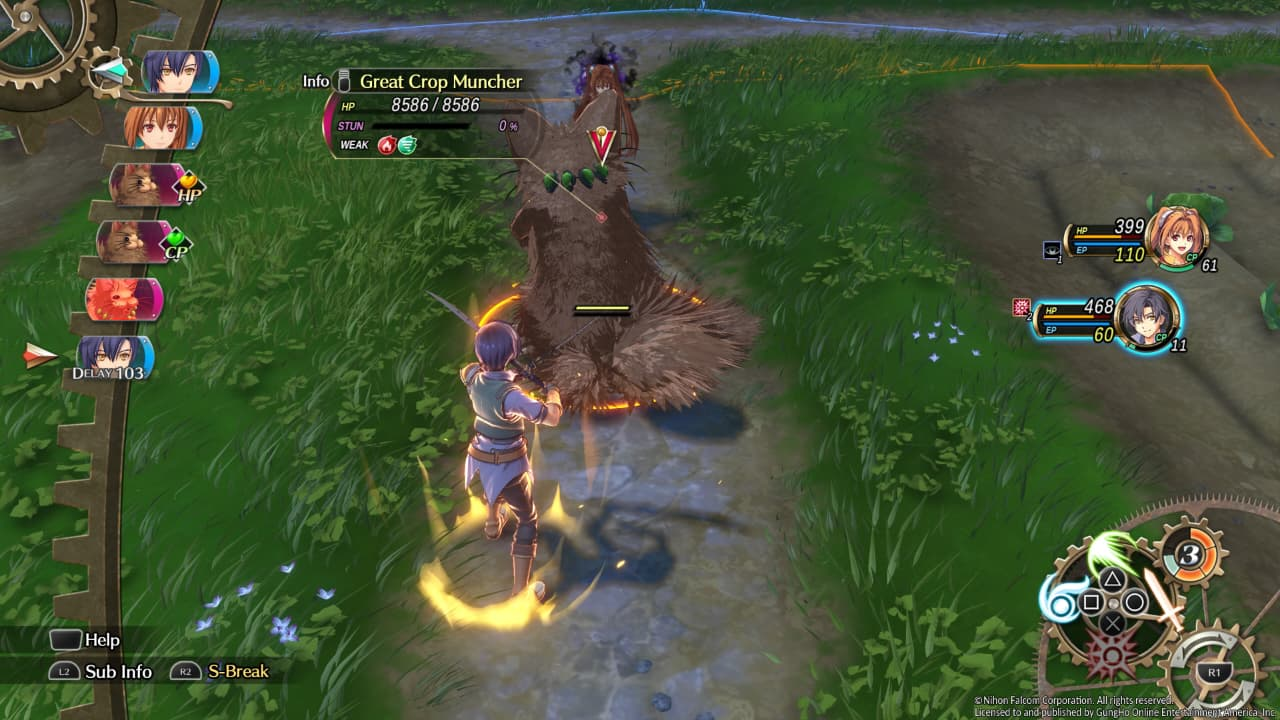Select the red enemy turn order portrait
Image resolution: width=1280 pixels, height=720 pixels.
[x=124, y=299]
